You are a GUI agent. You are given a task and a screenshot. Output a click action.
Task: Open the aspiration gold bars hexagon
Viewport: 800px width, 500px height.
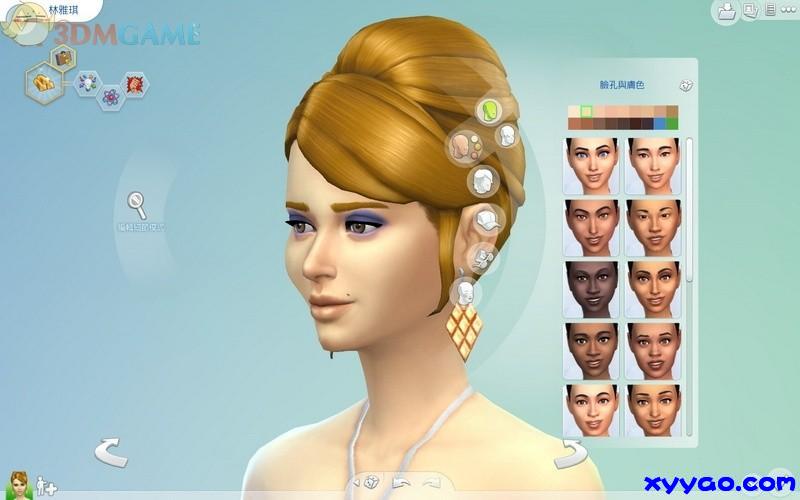42,80
